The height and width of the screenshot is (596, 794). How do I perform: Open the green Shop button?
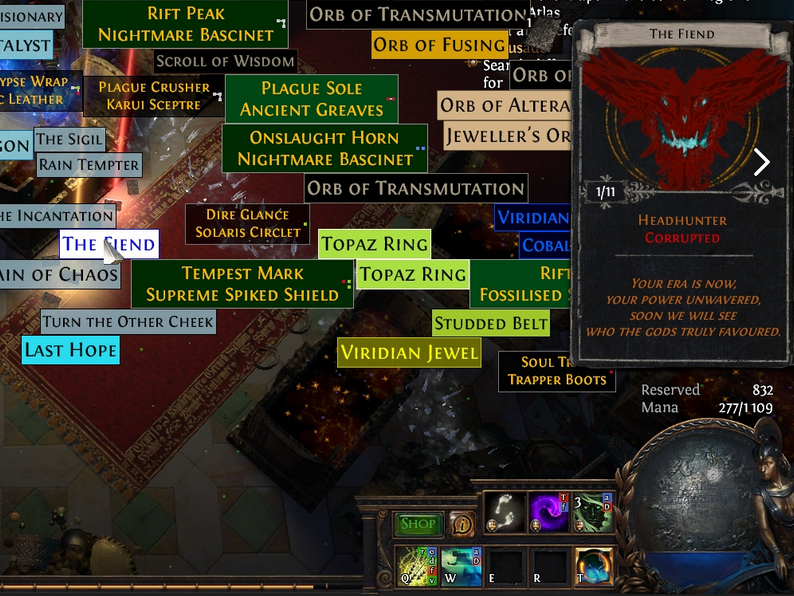coord(418,524)
